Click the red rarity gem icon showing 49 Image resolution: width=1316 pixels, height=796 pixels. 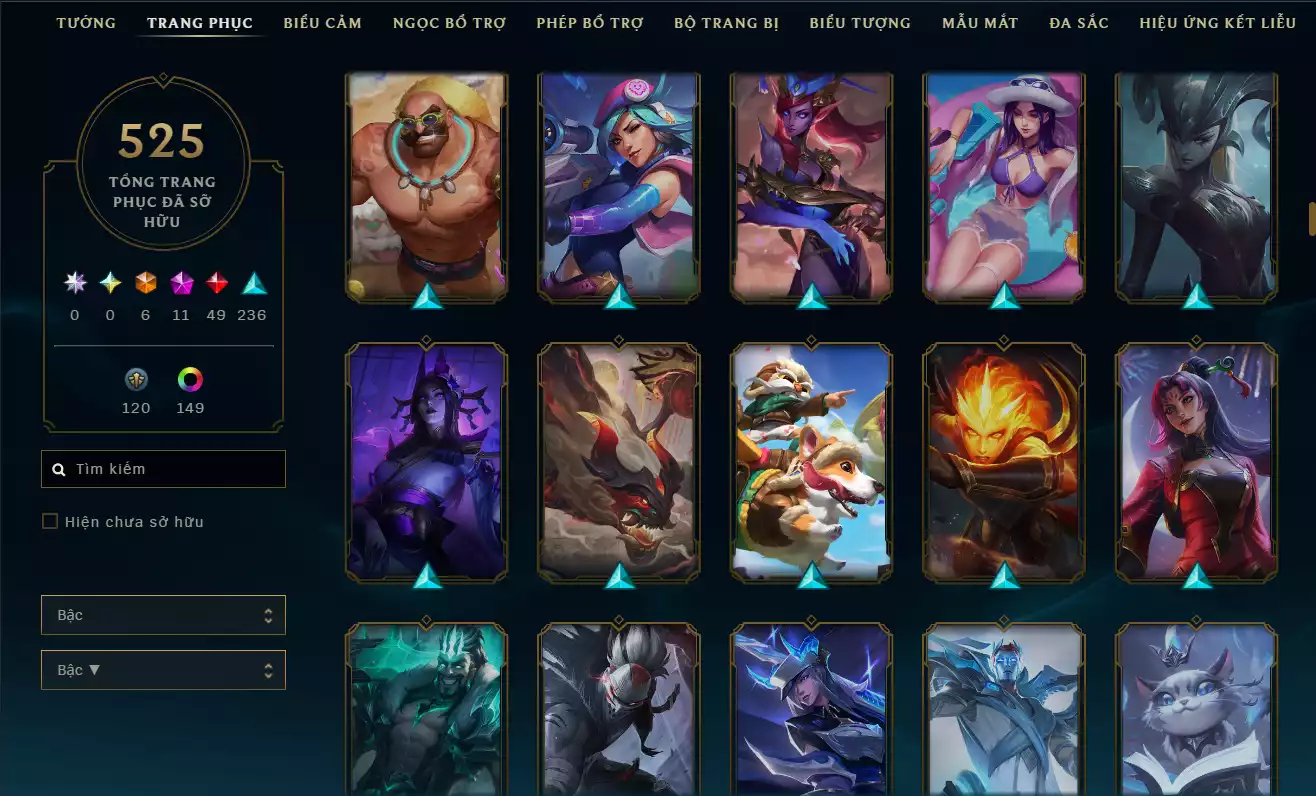point(216,284)
